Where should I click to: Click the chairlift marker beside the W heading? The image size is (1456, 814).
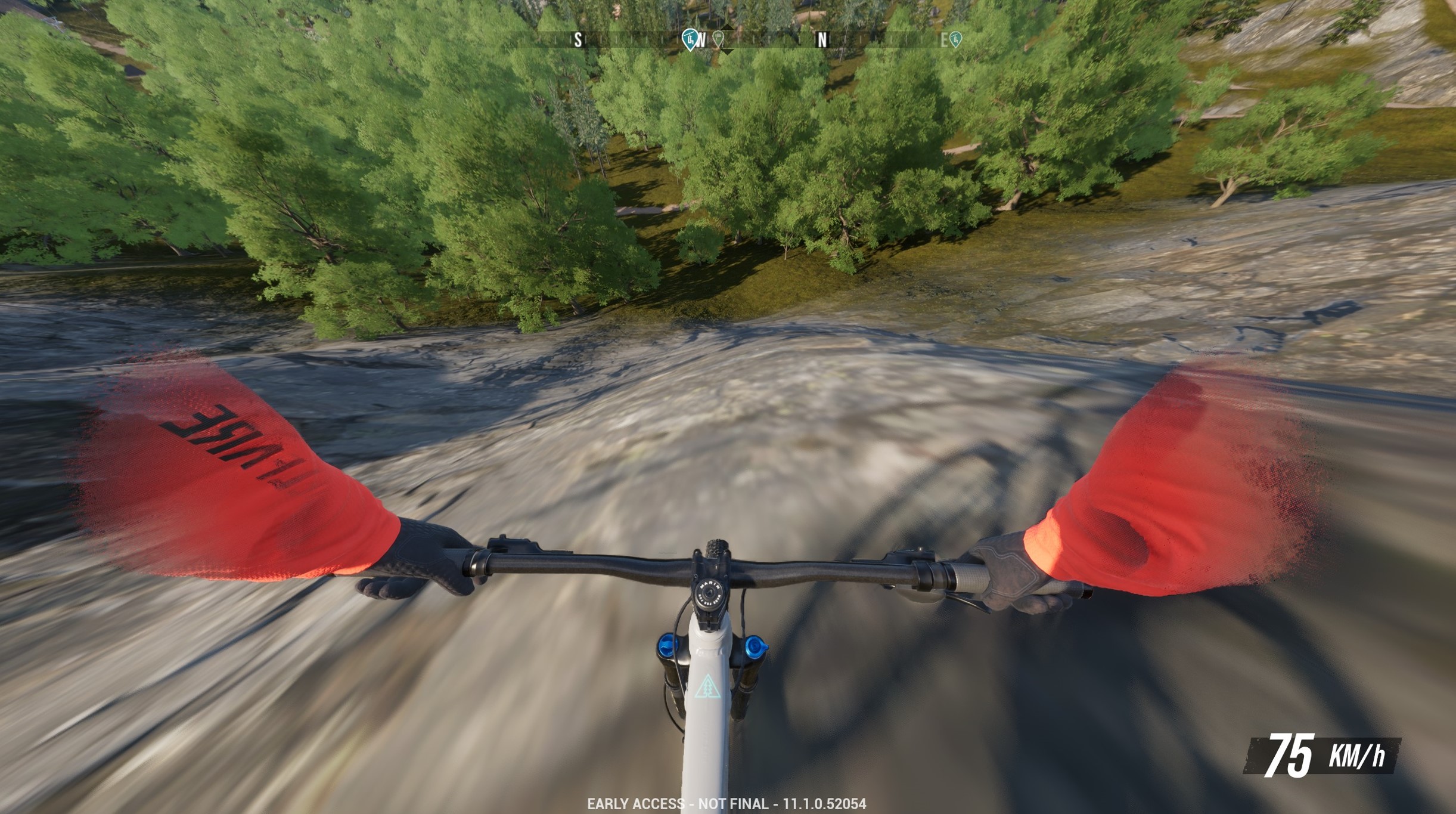(x=690, y=39)
